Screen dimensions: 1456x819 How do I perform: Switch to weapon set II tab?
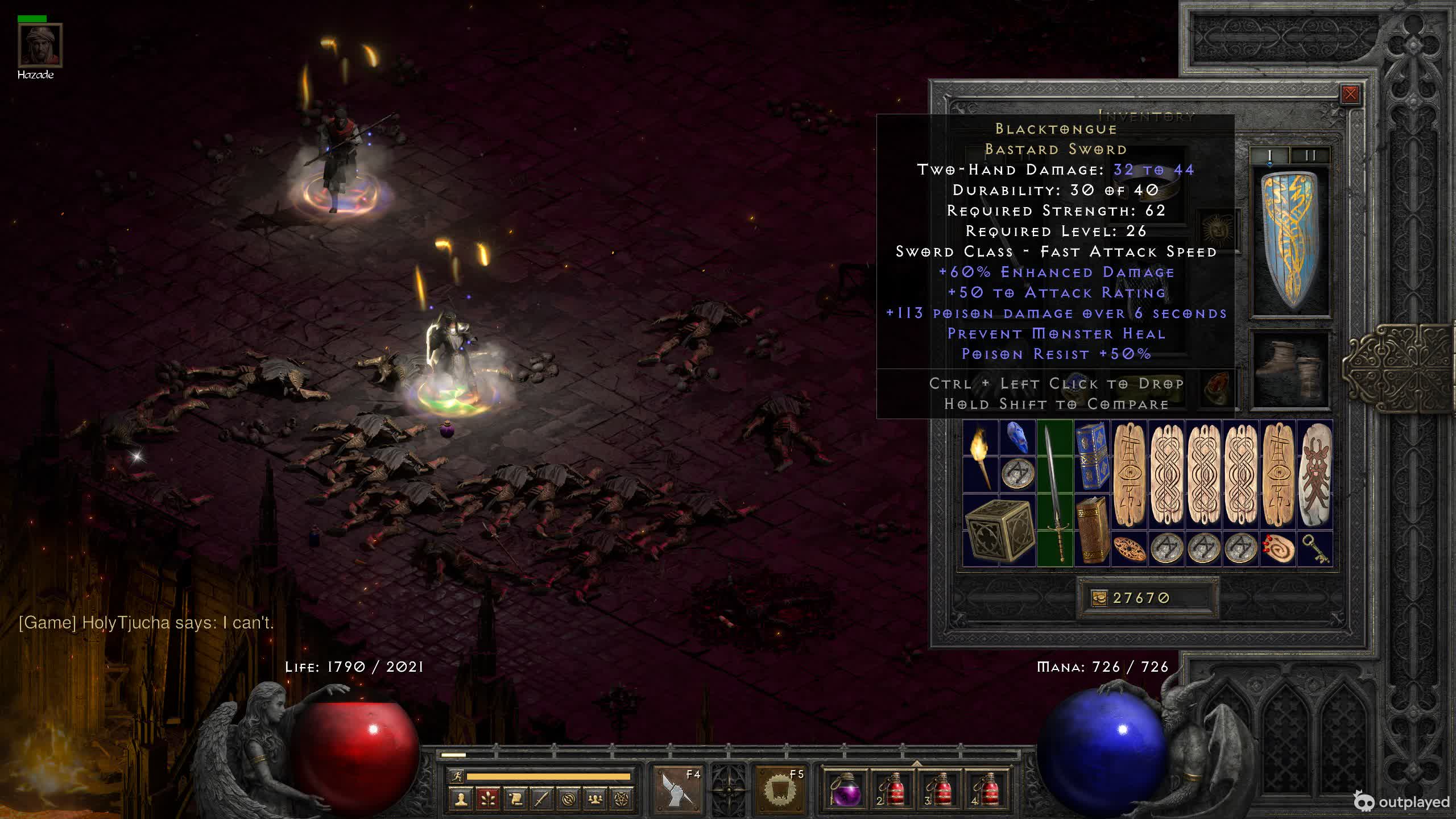coord(1310,155)
